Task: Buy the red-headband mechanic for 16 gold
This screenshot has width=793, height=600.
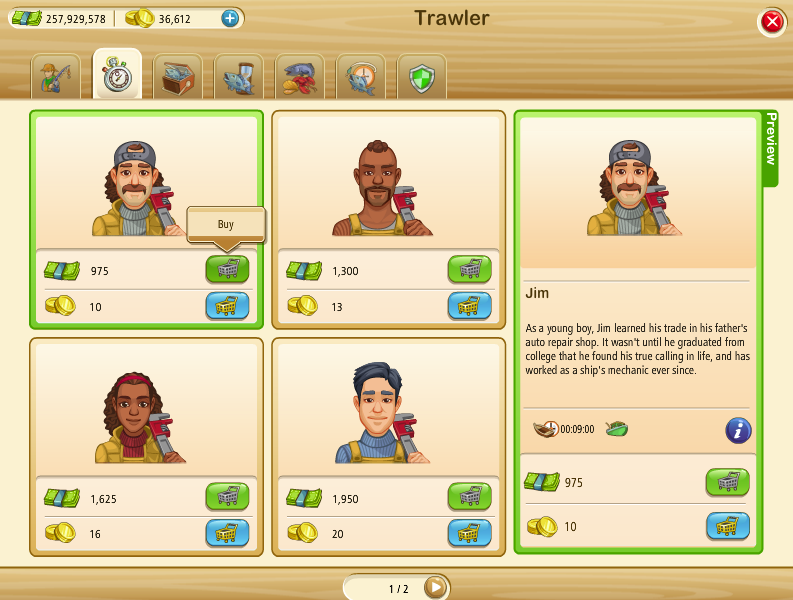Action: click(x=227, y=533)
